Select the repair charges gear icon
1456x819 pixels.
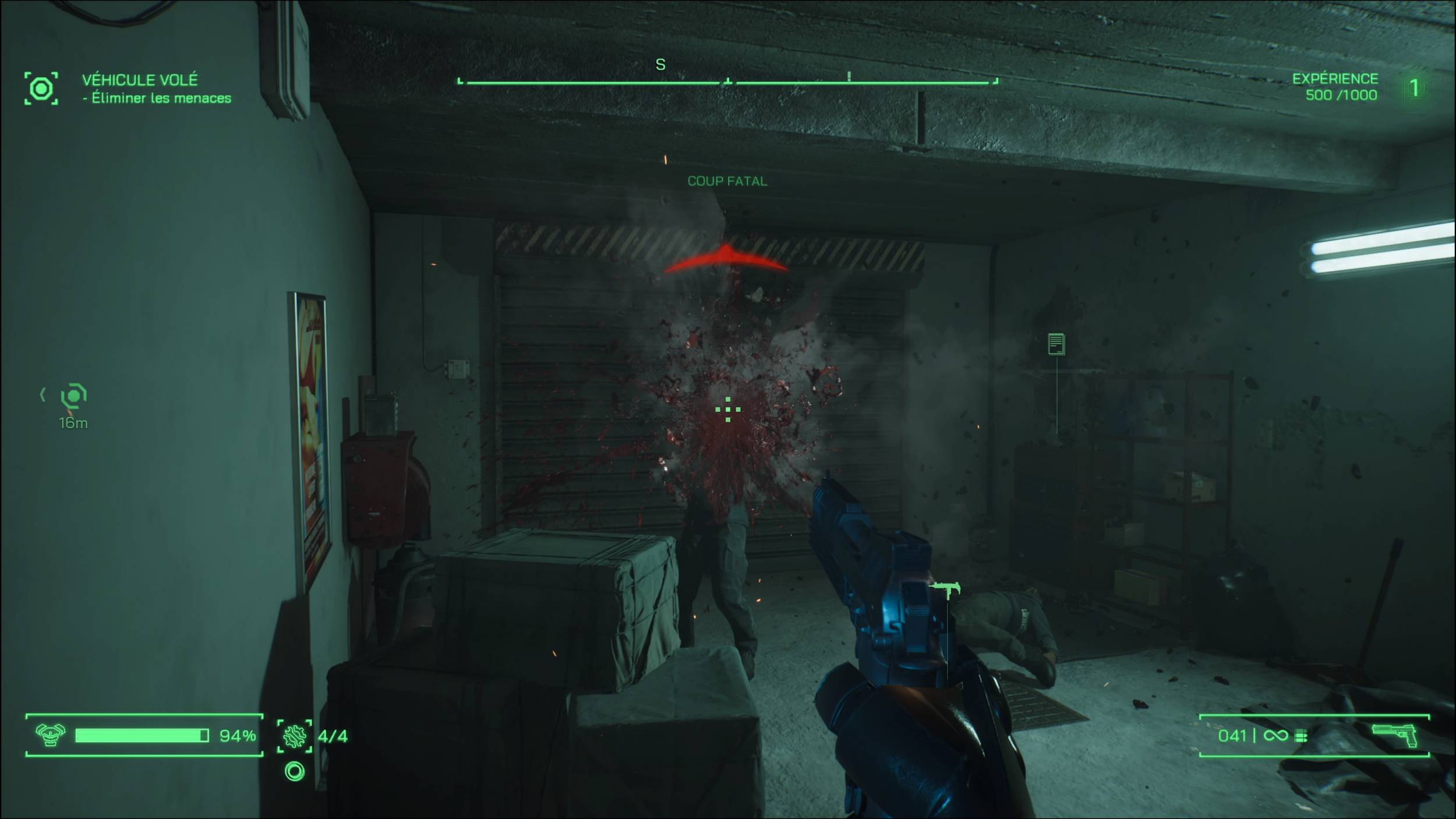pyautogui.click(x=295, y=736)
